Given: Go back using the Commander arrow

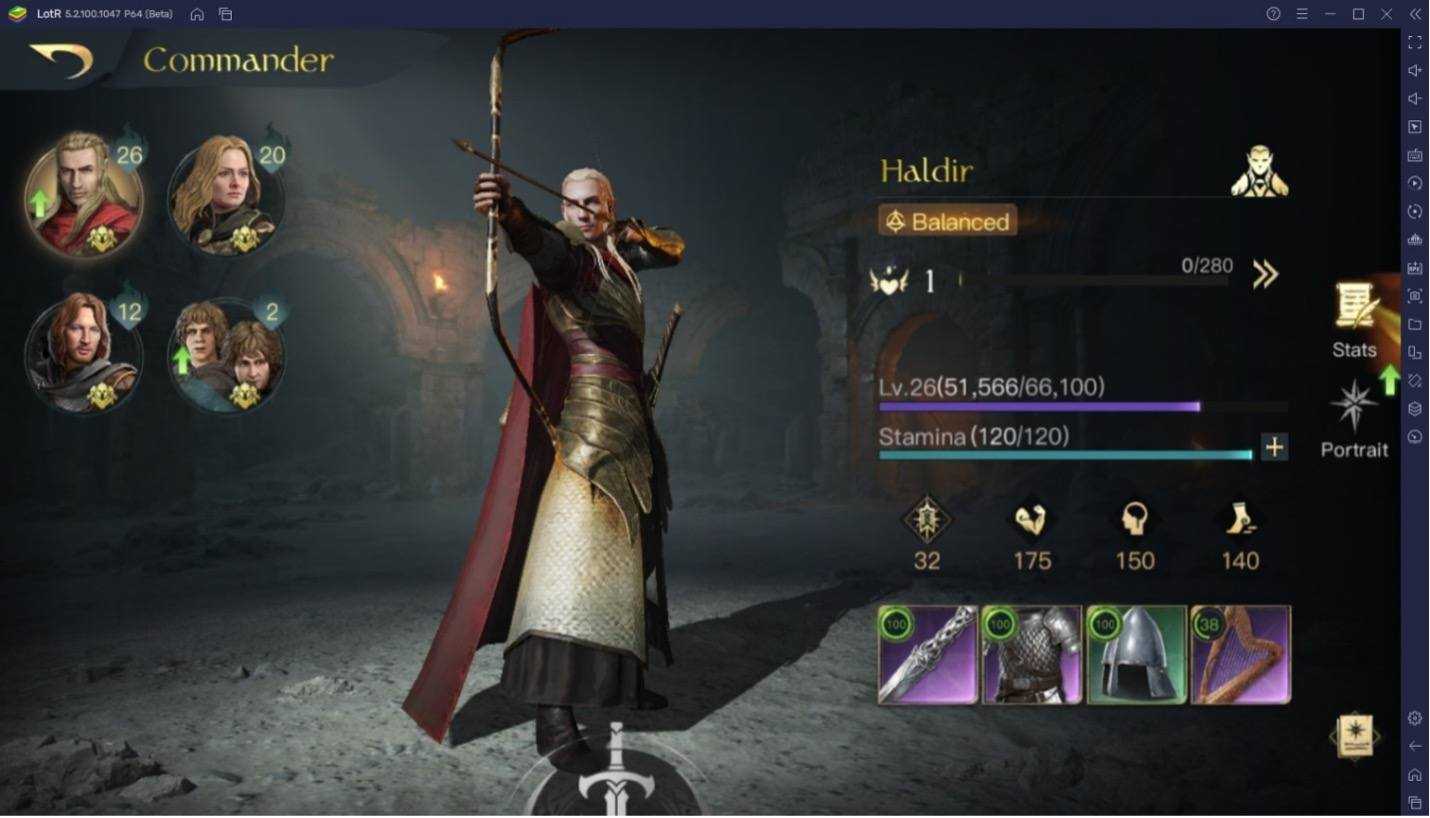Looking at the screenshot, I should pos(61,60).
